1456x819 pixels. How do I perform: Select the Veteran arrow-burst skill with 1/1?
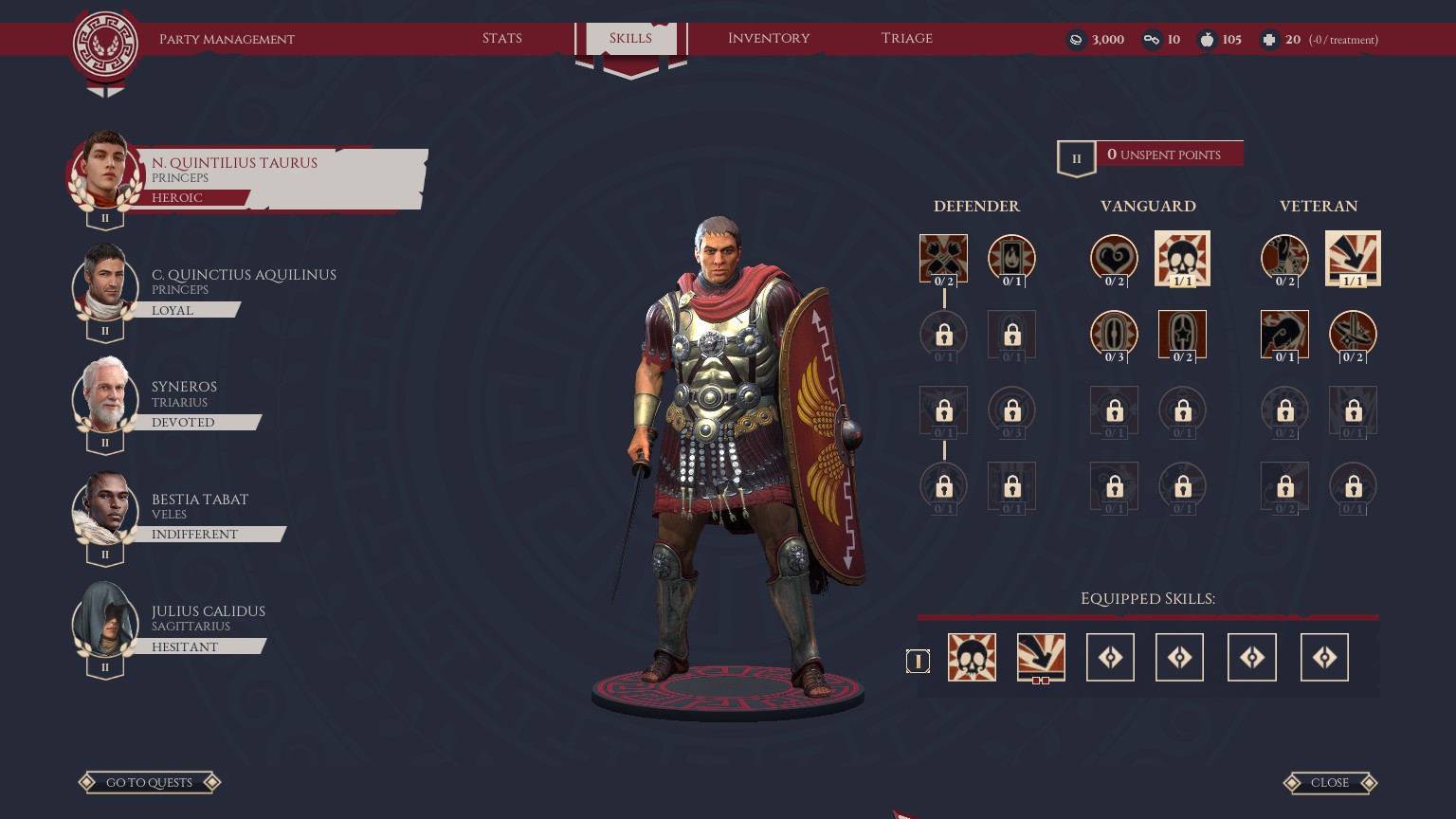1353,258
